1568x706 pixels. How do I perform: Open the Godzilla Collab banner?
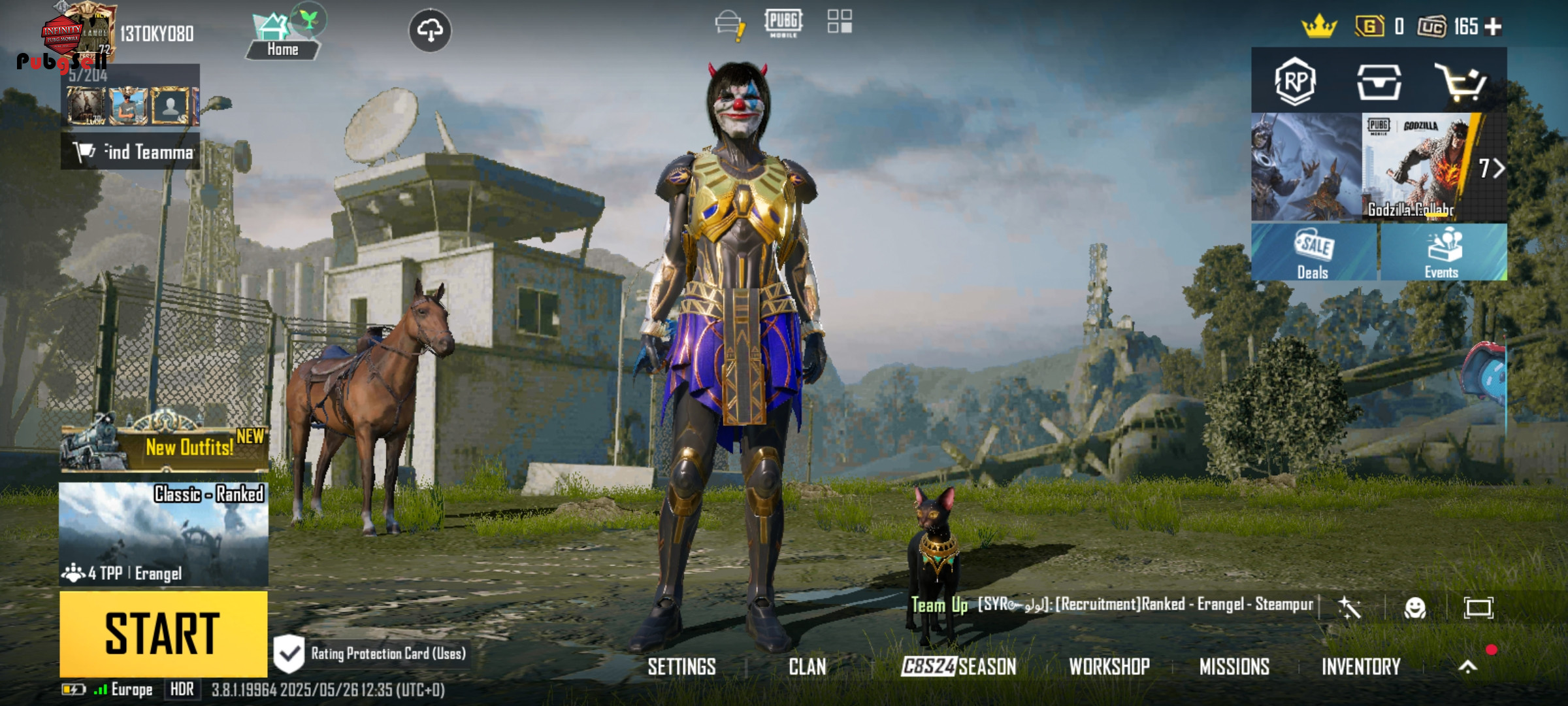1418,168
